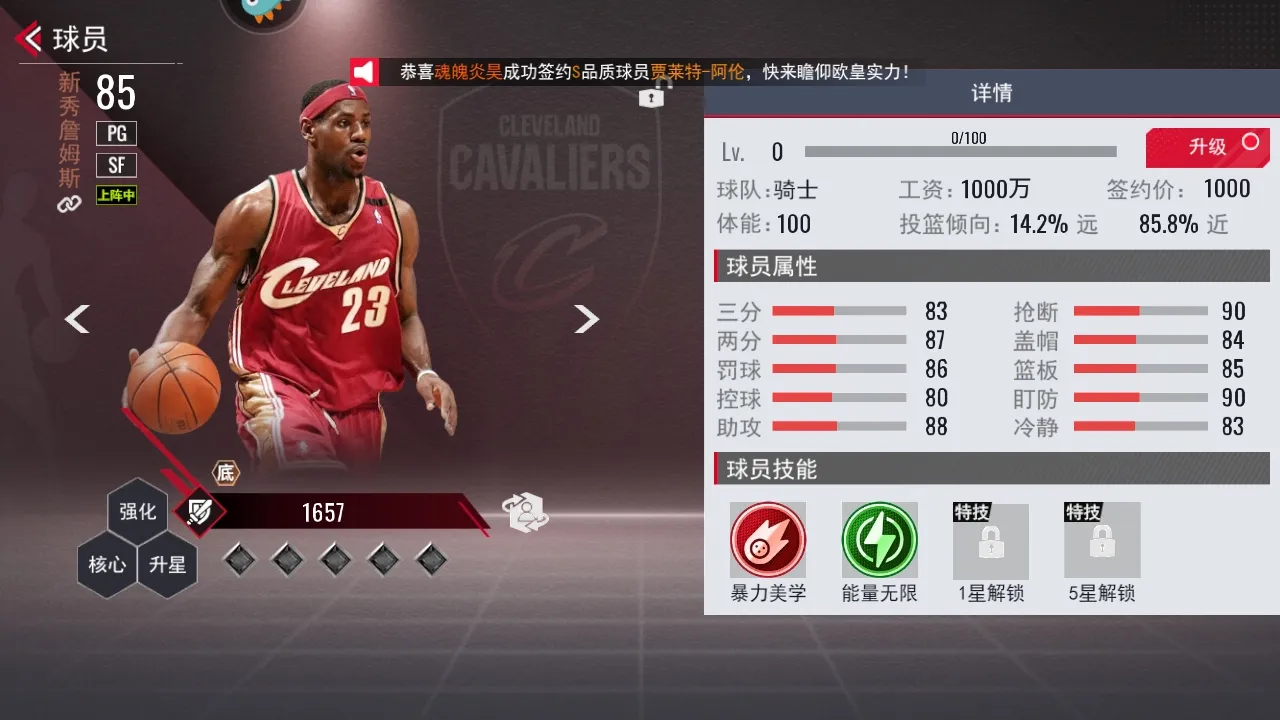Click the shield emblem on the 1657 power bar
The image size is (1280, 720).
(198, 512)
